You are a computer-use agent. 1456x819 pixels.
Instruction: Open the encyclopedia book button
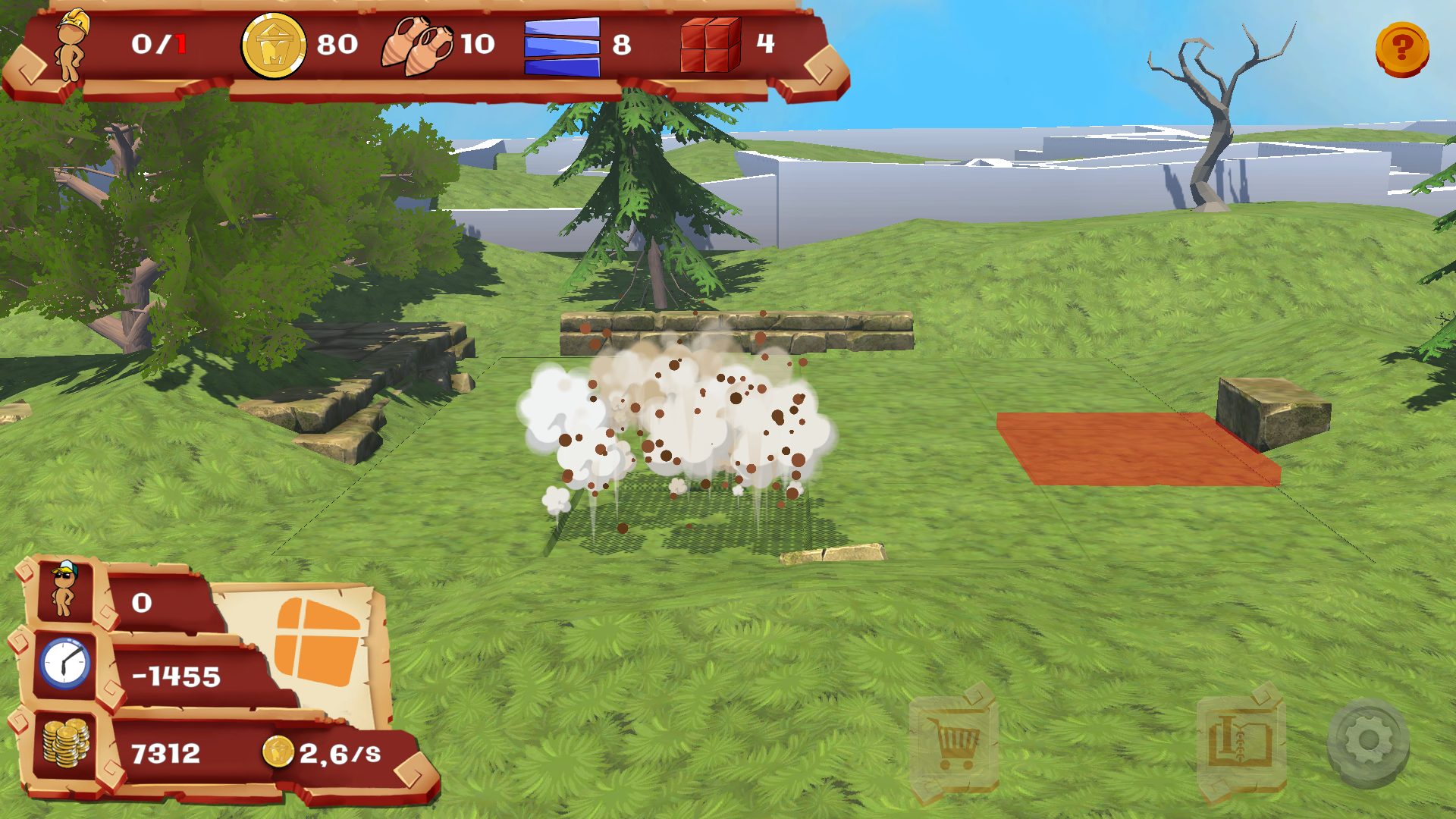(x=1241, y=741)
